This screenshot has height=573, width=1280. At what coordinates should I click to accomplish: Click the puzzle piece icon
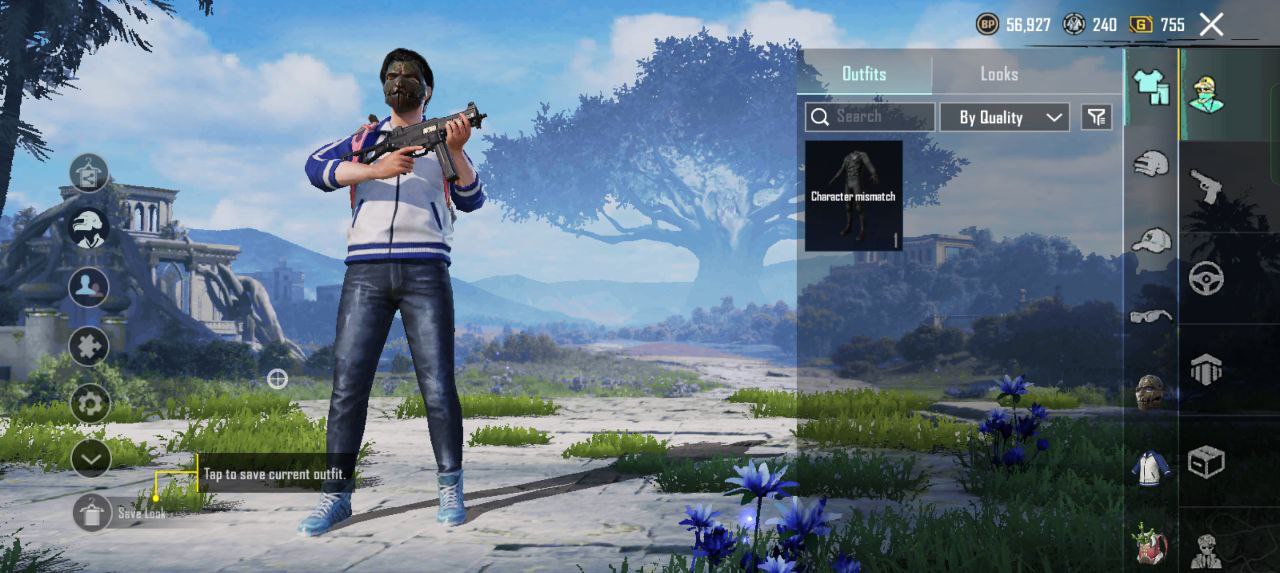(89, 346)
